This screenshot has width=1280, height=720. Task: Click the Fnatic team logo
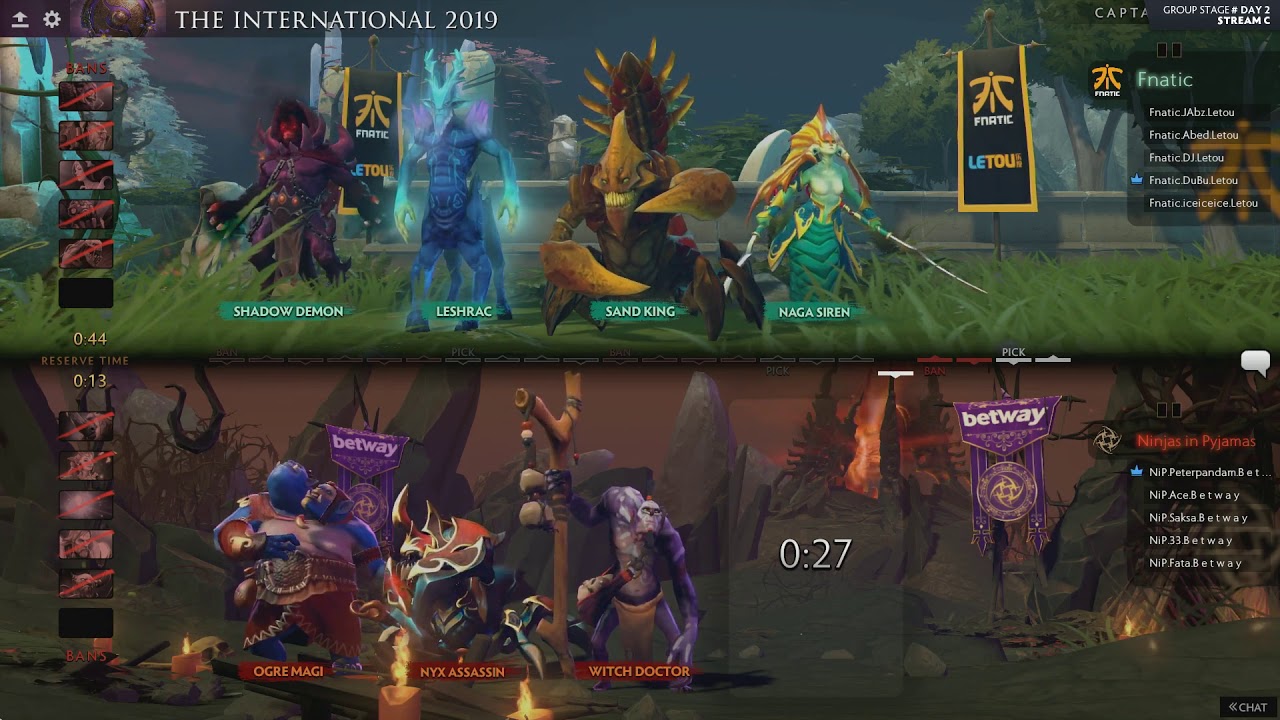coord(1107,81)
